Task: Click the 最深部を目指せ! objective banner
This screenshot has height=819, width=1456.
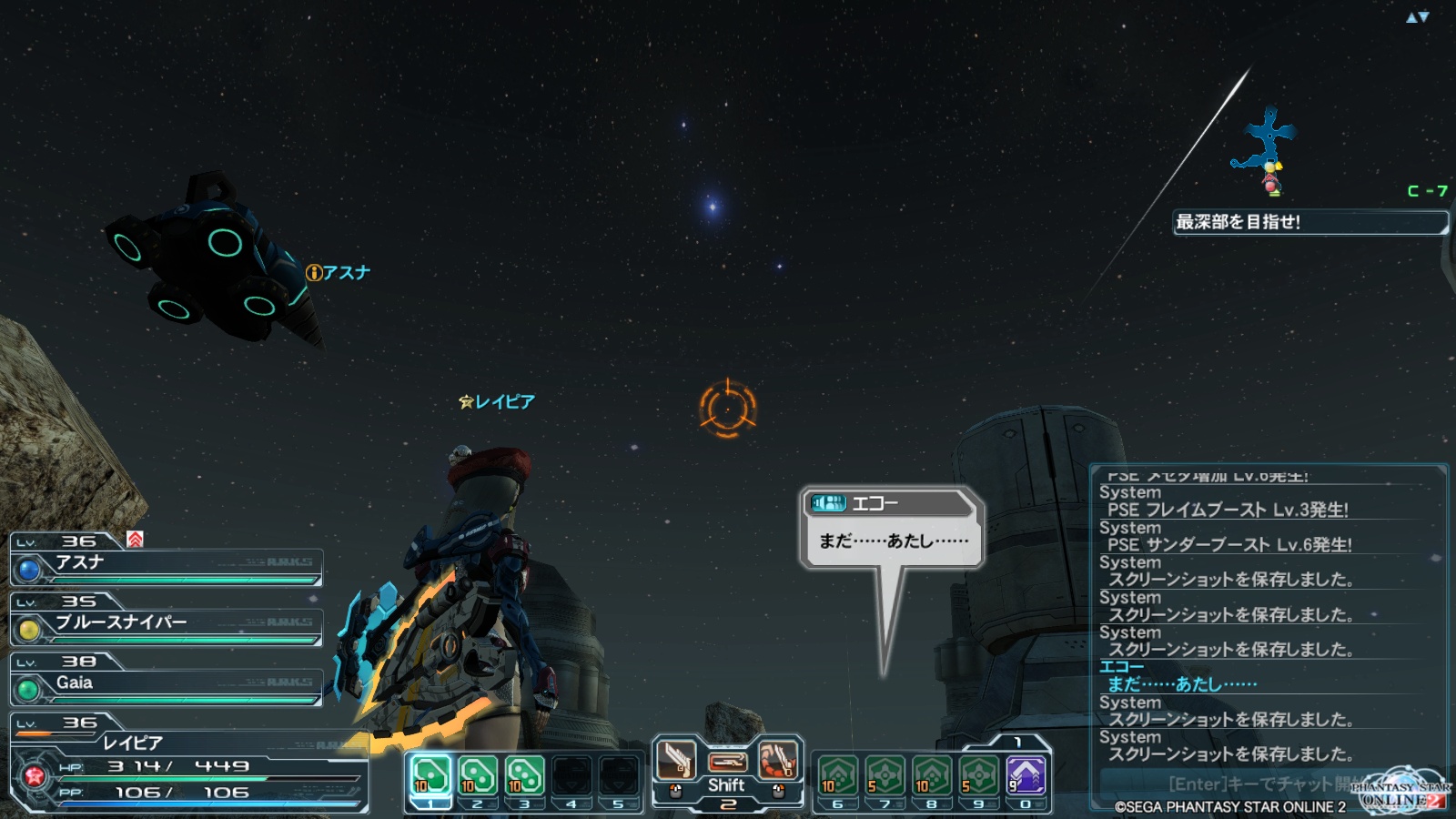Action: pyautogui.click(x=1309, y=222)
